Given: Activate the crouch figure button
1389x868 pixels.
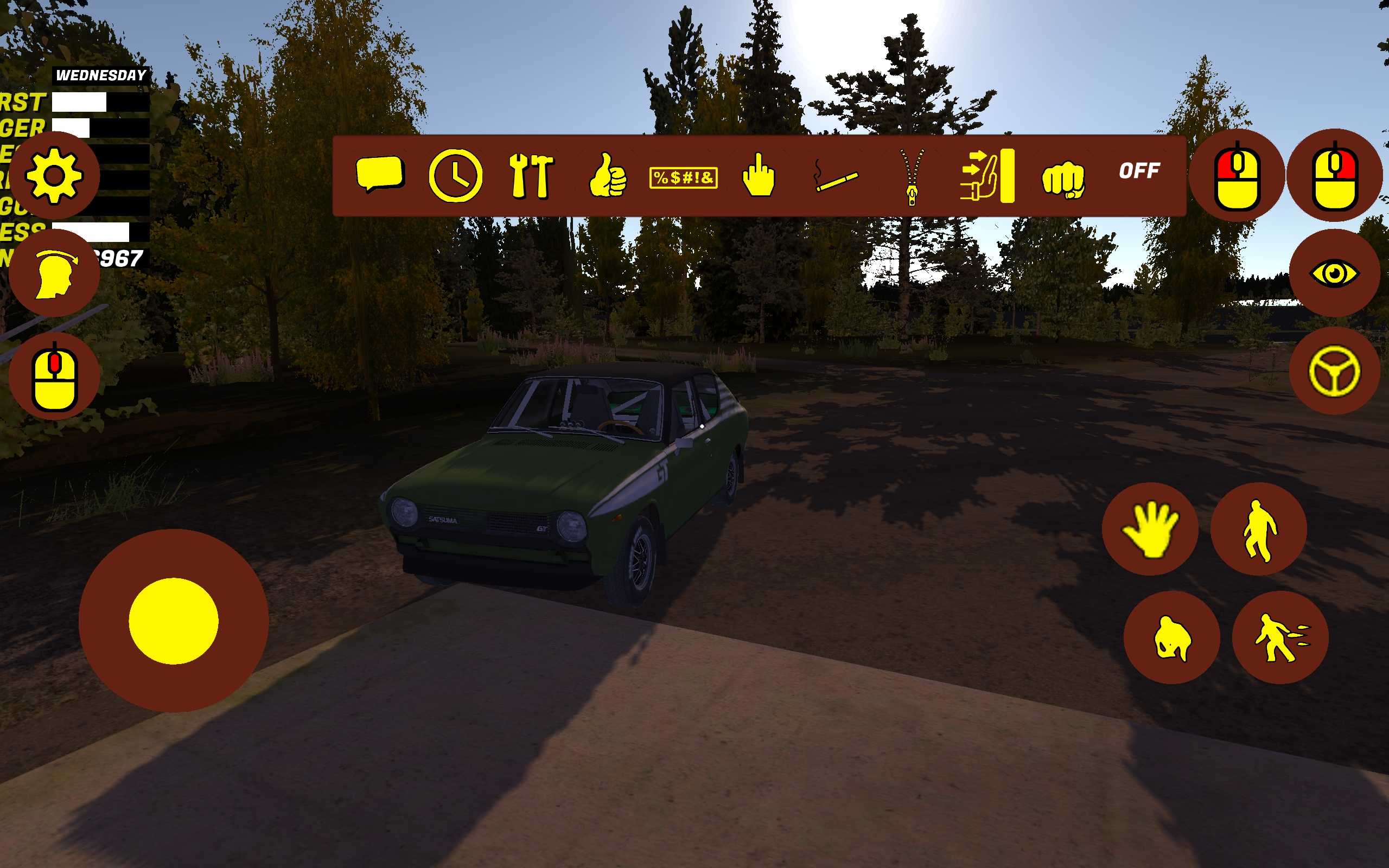Looking at the screenshot, I should (1171, 638).
